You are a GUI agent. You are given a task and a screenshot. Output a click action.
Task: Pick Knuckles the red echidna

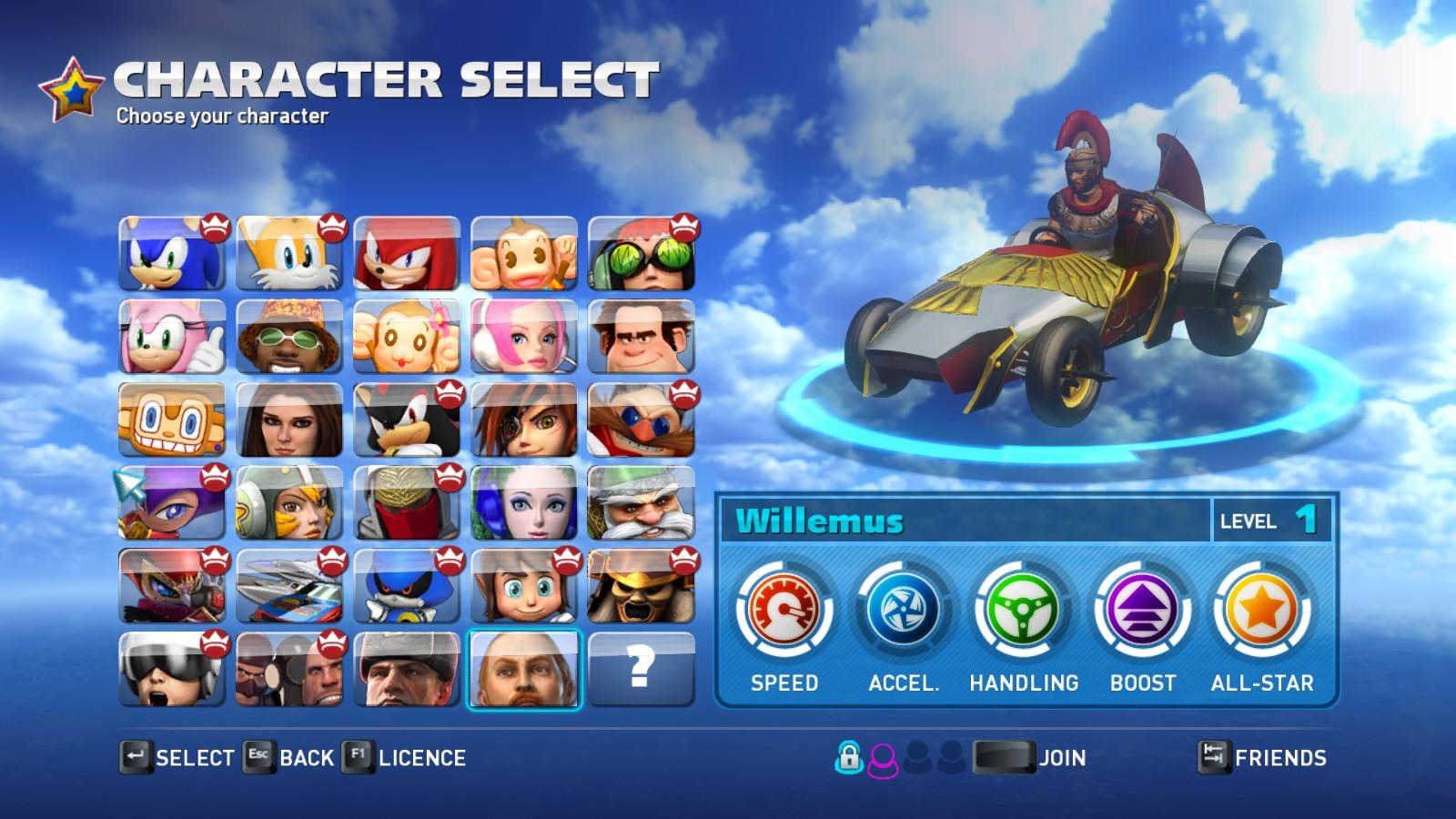click(x=407, y=254)
